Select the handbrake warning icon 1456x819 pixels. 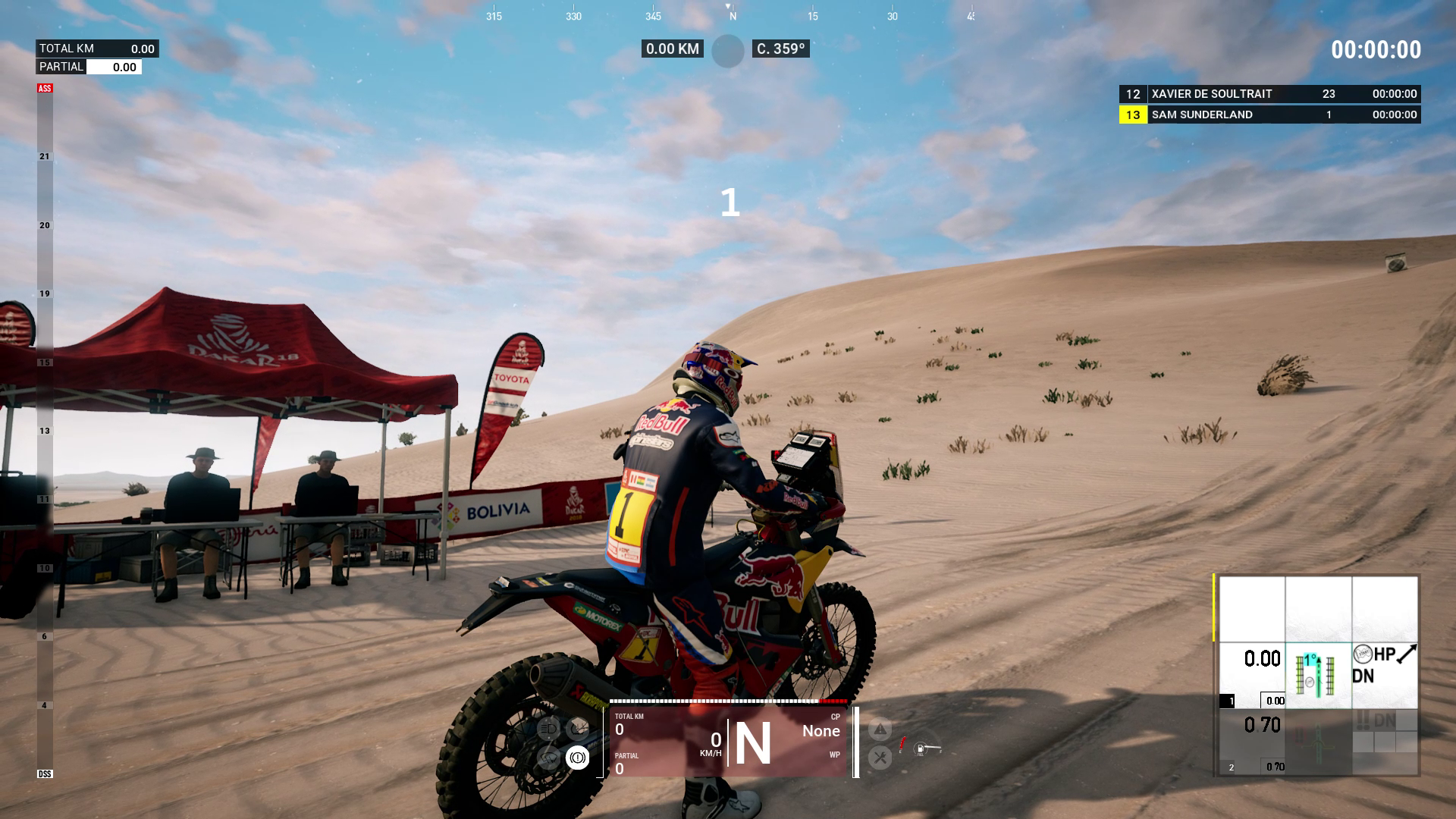point(577,757)
